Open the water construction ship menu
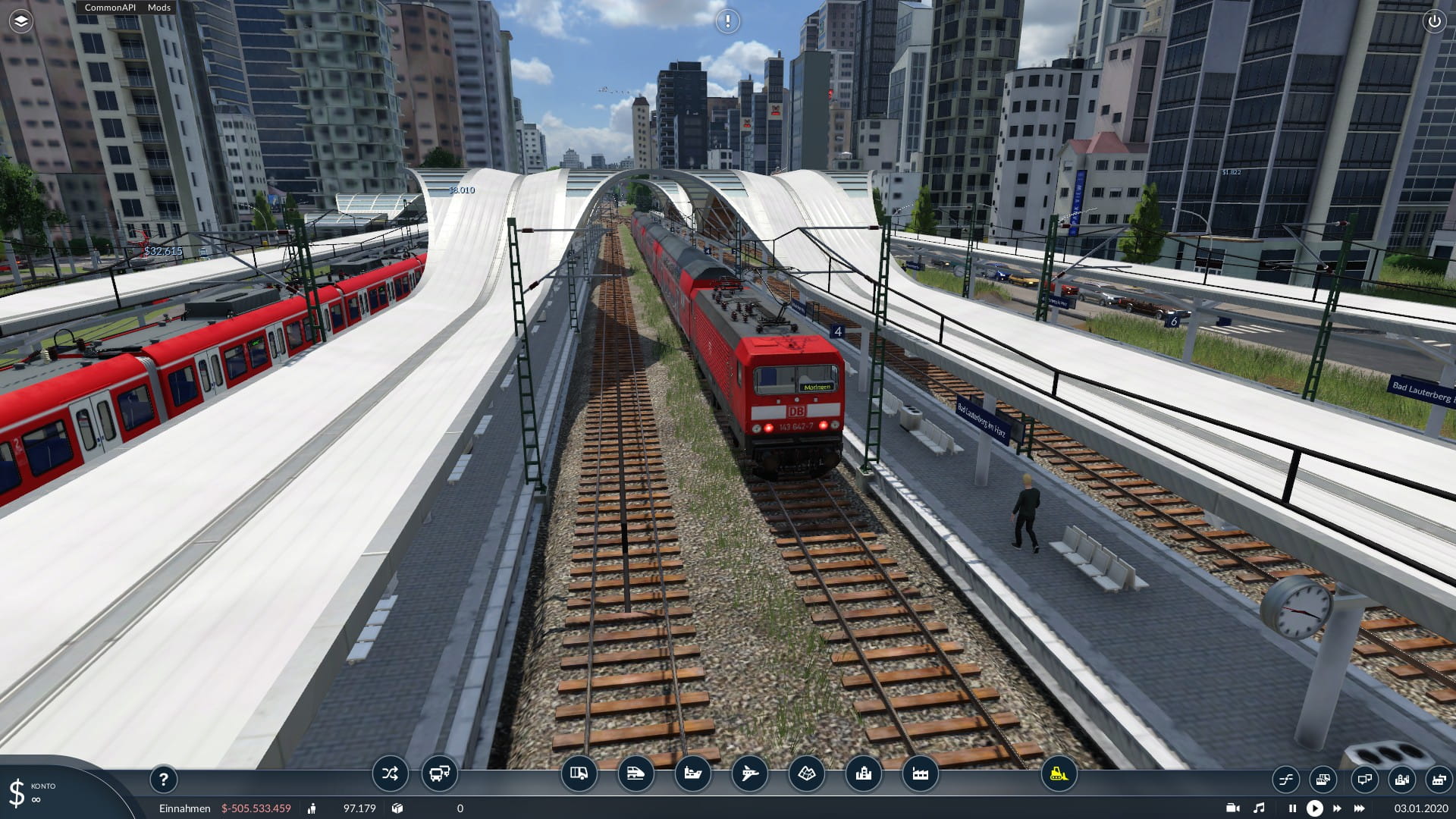This screenshot has height=819, width=1456. click(x=692, y=774)
